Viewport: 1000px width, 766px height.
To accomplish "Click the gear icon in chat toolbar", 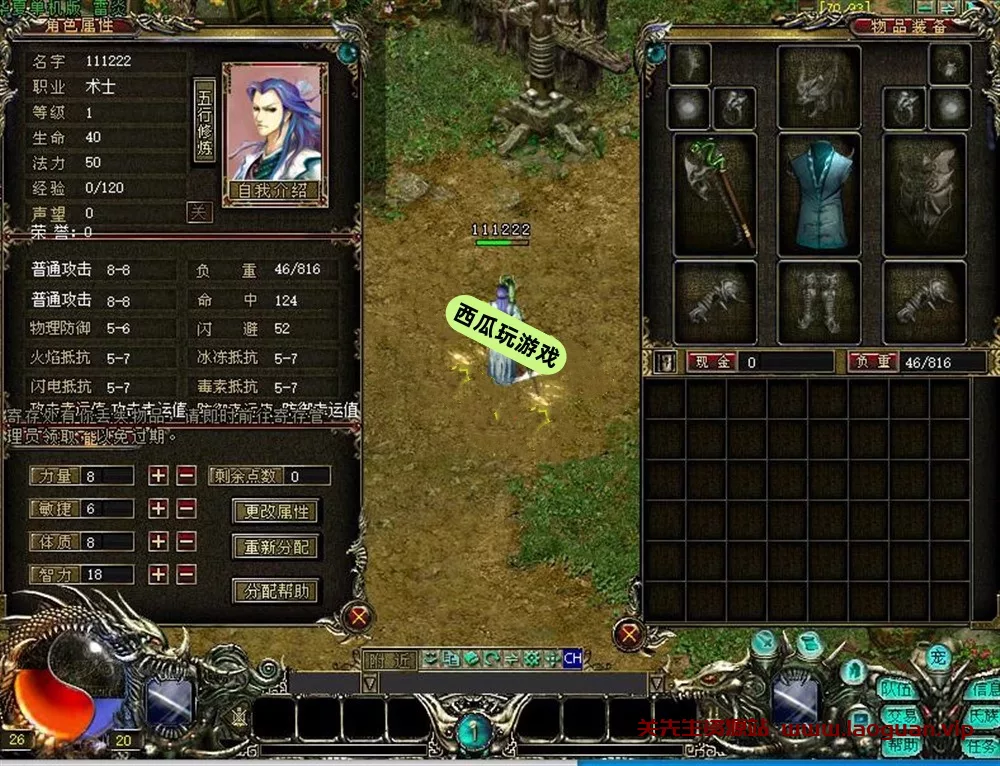I will click(x=532, y=659).
